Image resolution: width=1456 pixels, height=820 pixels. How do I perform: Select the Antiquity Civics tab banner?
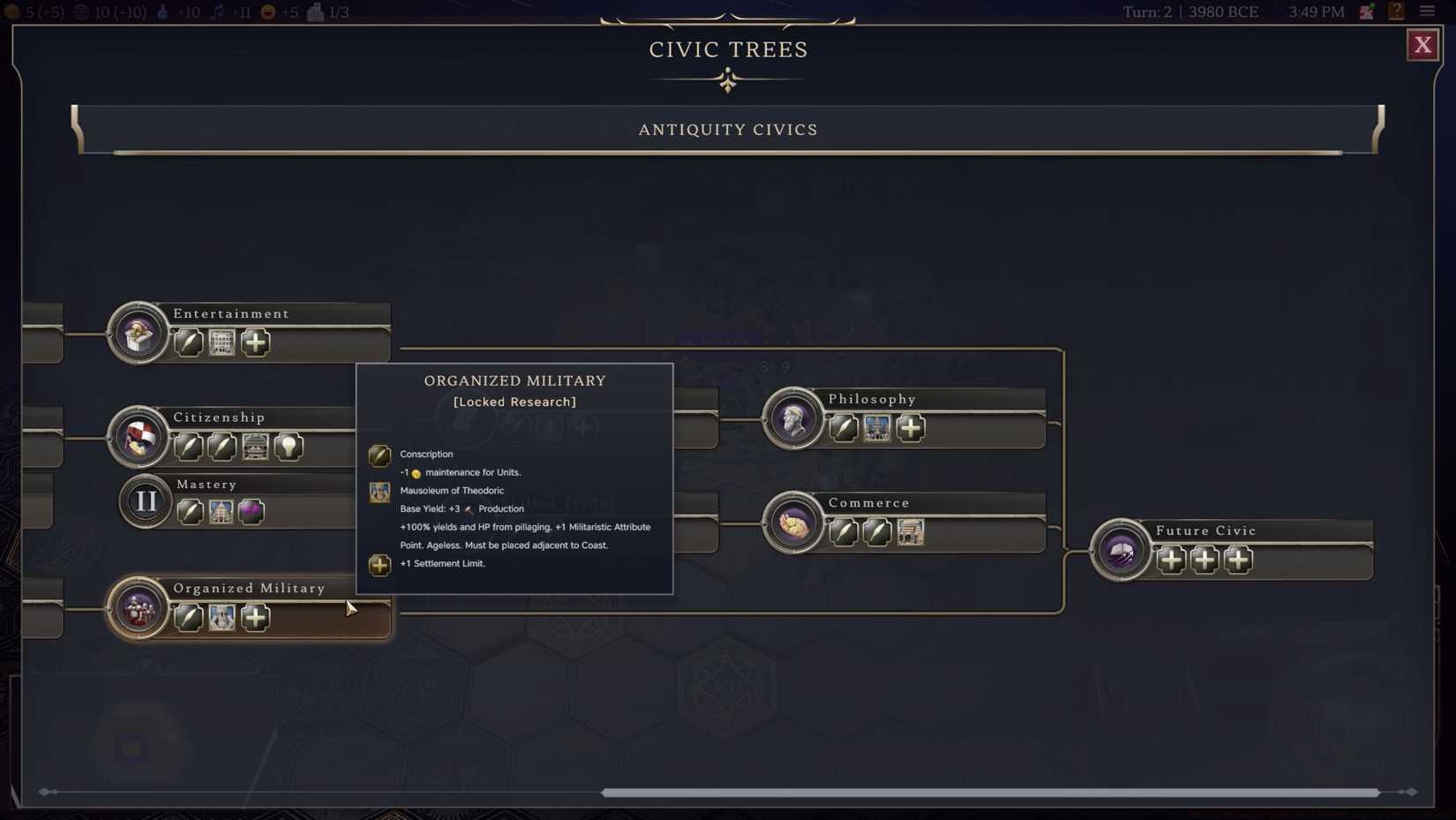pyautogui.click(x=727, y=129)
